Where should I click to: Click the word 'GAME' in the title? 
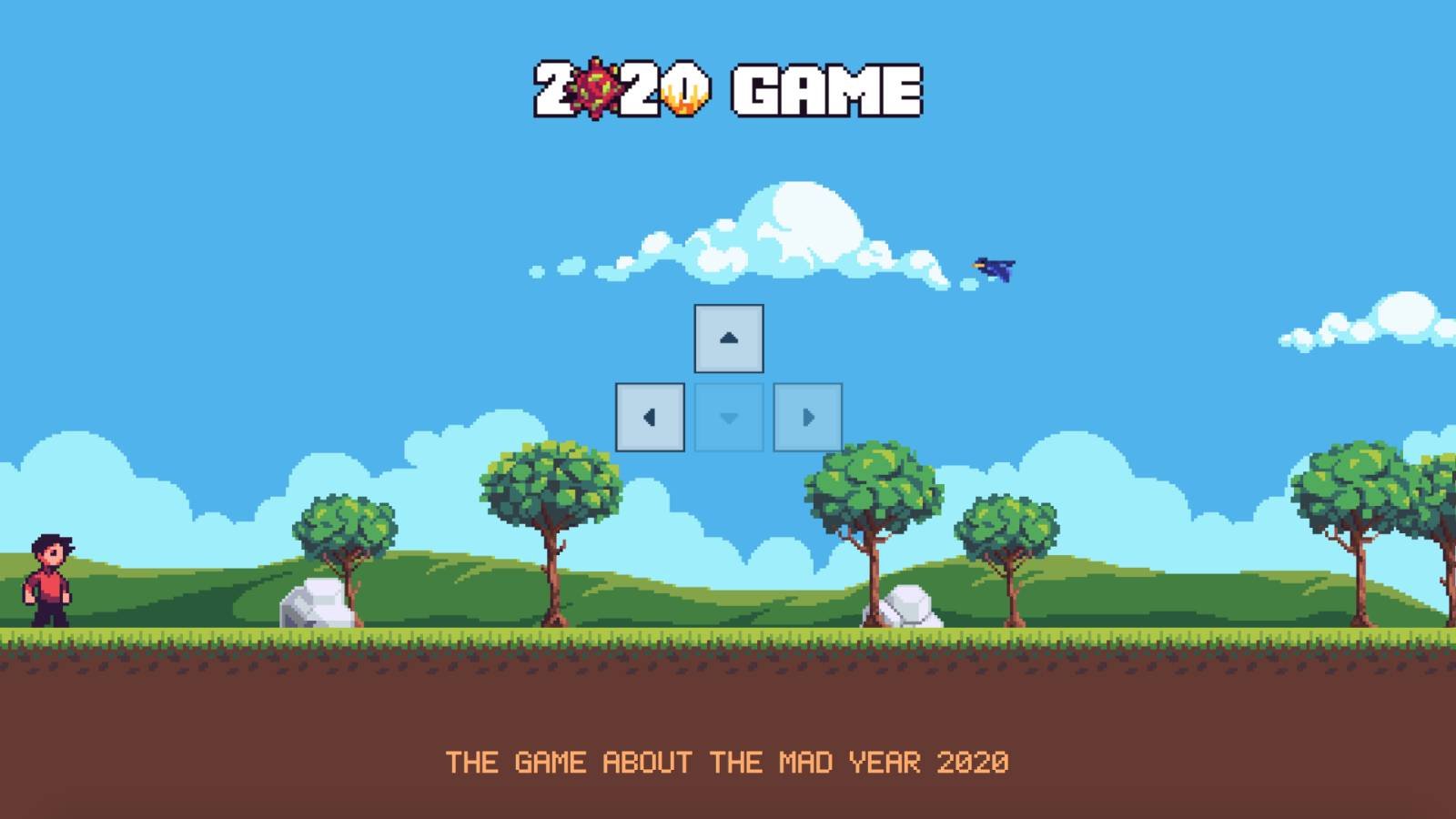click(x=824, y=88)
